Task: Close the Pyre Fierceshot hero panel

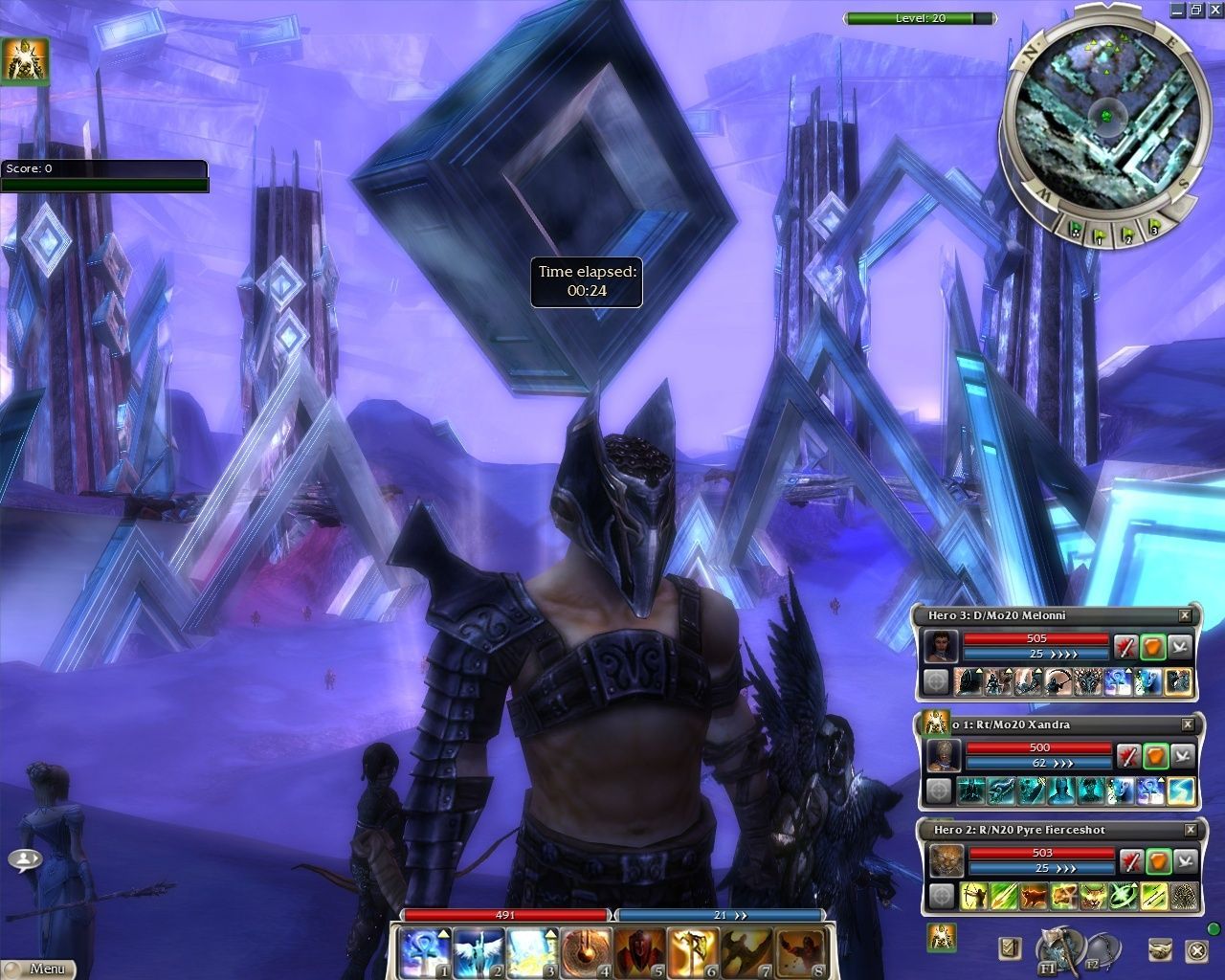Action: pos(1191,830)
